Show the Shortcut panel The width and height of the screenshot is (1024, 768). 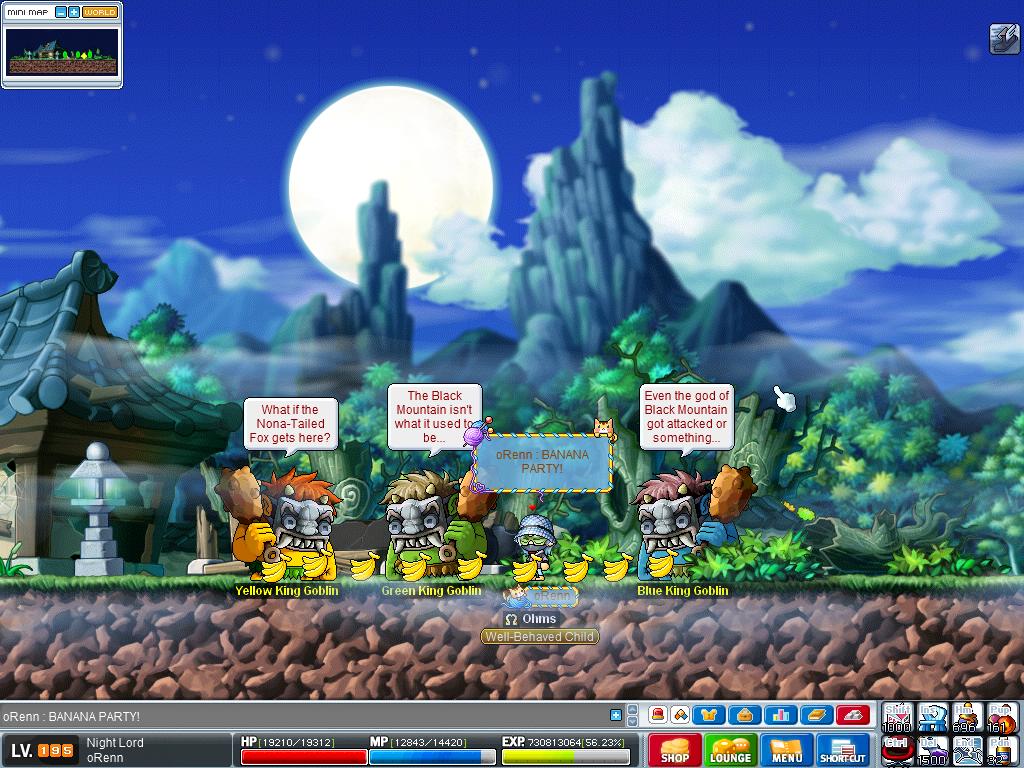coord(843,750)
